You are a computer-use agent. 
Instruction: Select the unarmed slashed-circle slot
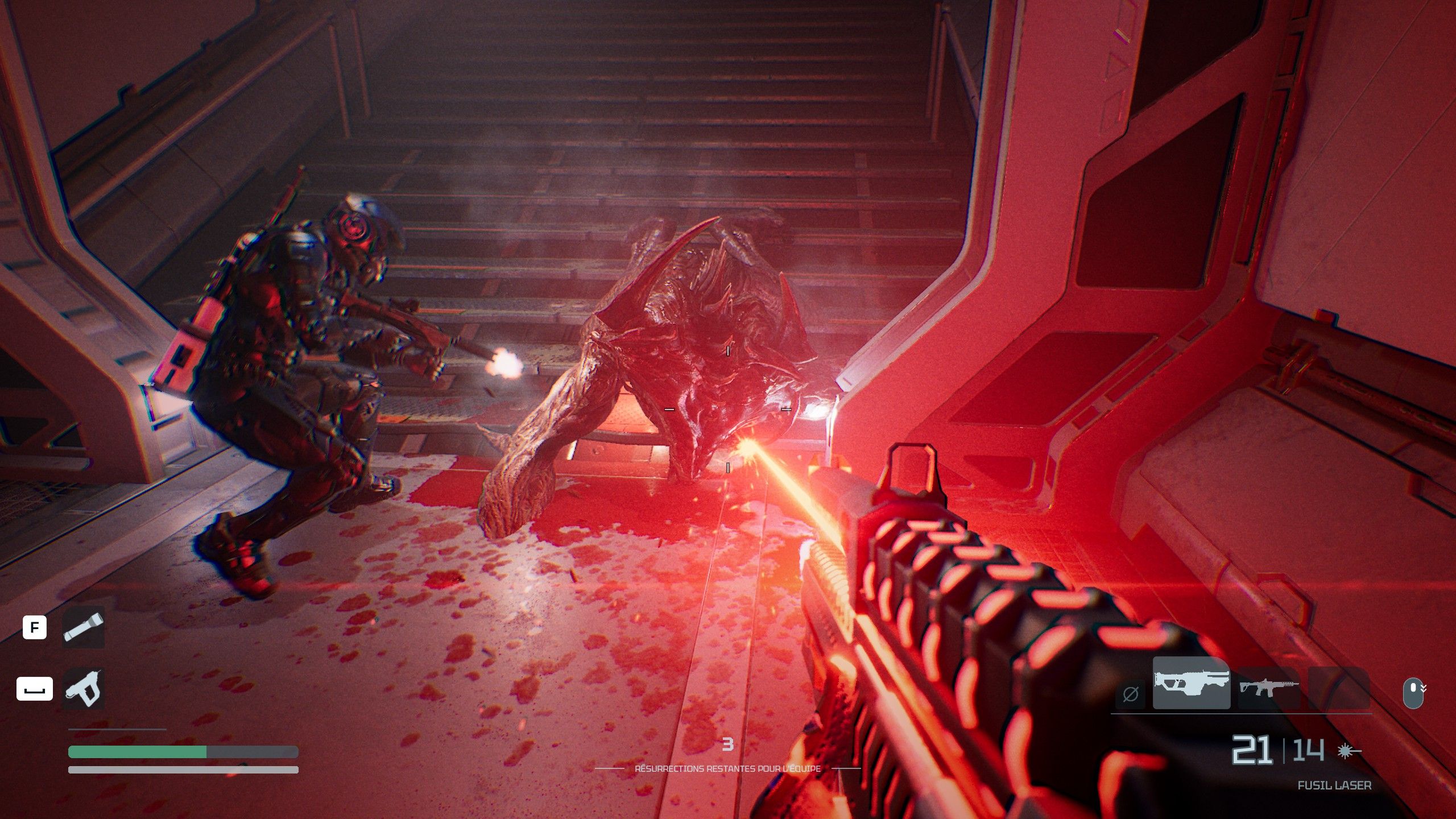(1130, 694)
